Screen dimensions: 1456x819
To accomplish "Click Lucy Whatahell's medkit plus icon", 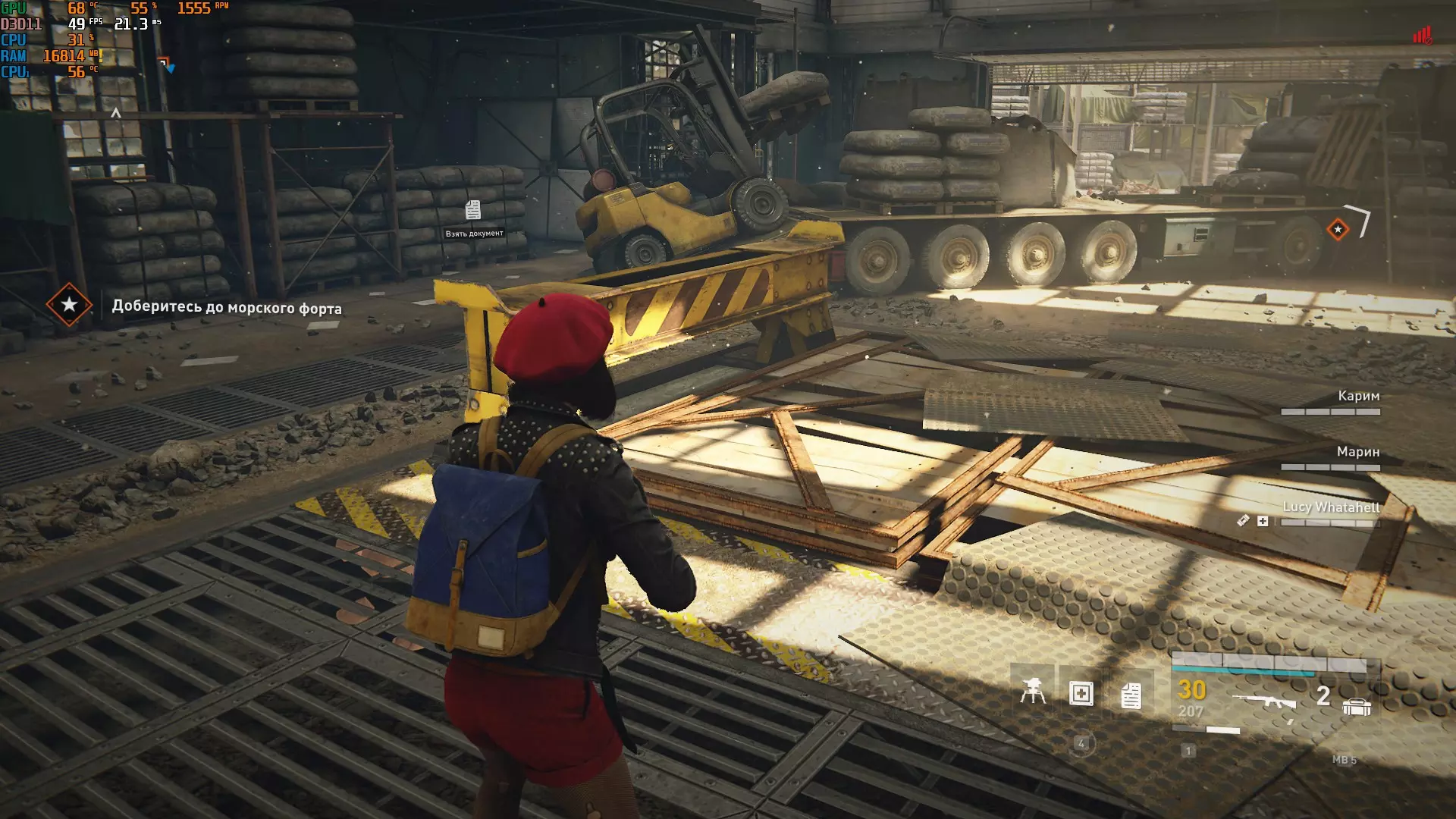I will click(x=1263, y=521).
